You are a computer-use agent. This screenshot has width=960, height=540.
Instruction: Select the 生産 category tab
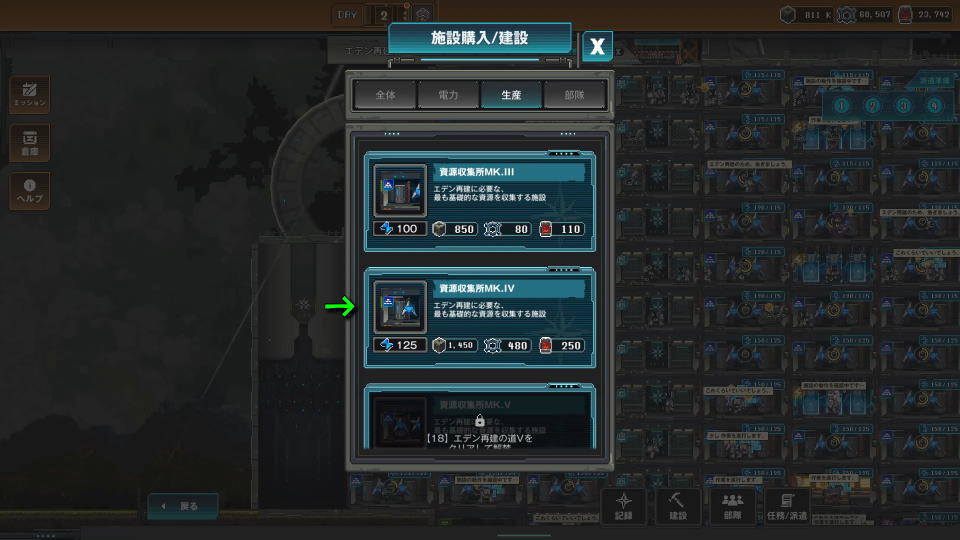click(x=511, y=95)
